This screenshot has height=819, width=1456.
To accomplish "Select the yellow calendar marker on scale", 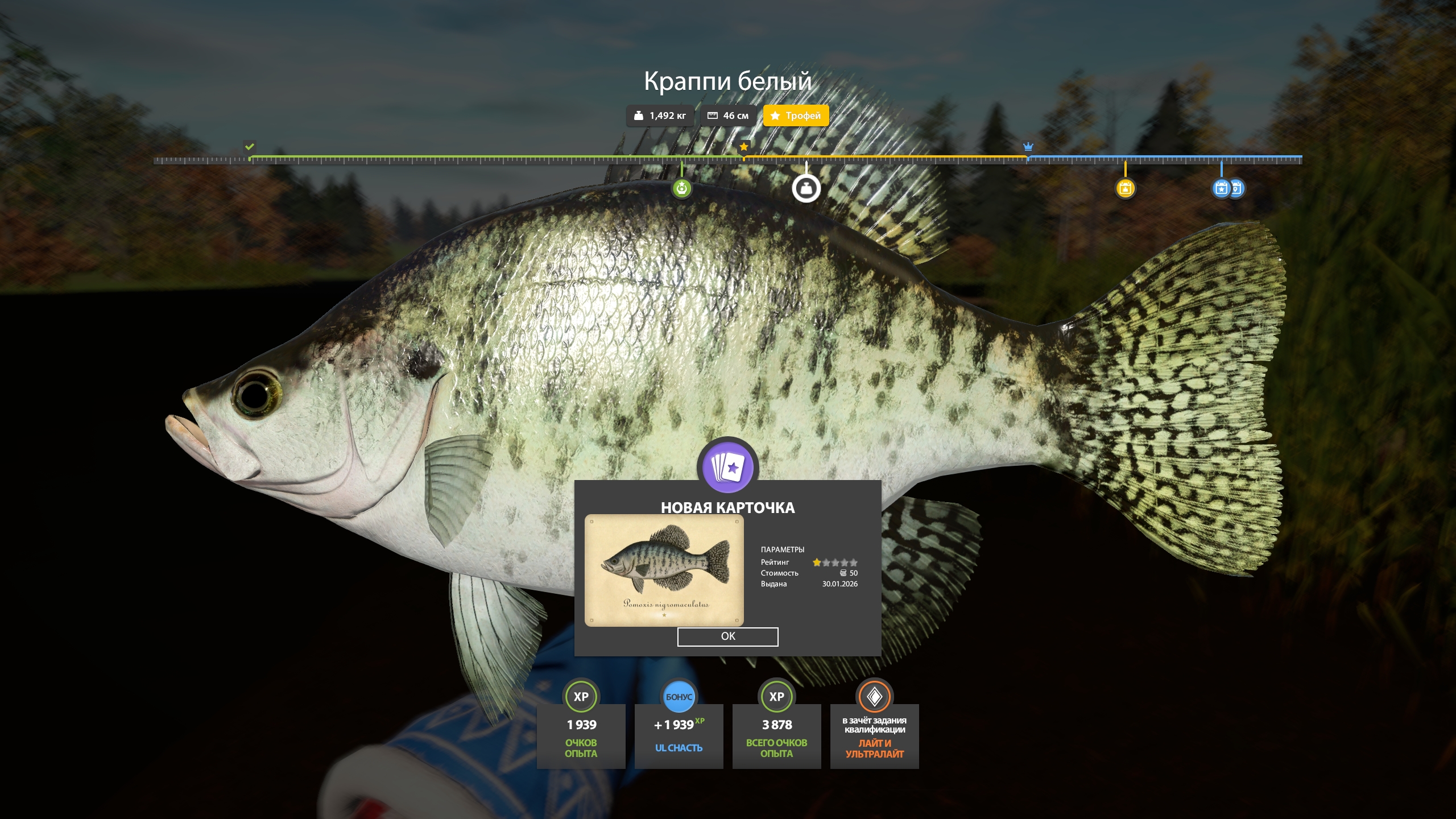I will 1125,188.
